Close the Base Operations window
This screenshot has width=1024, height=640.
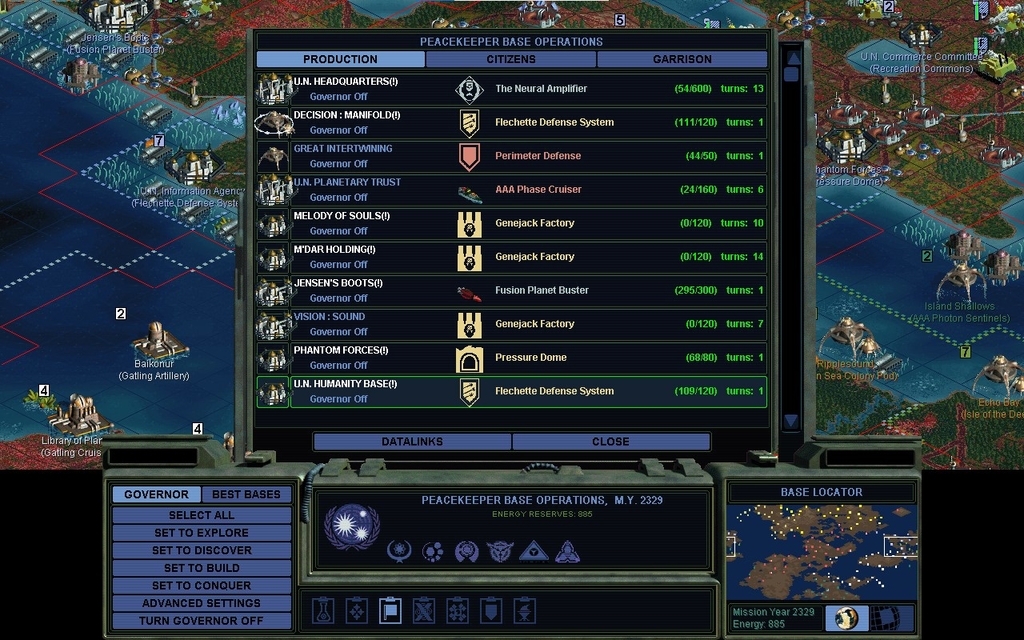tap(610, 441)
